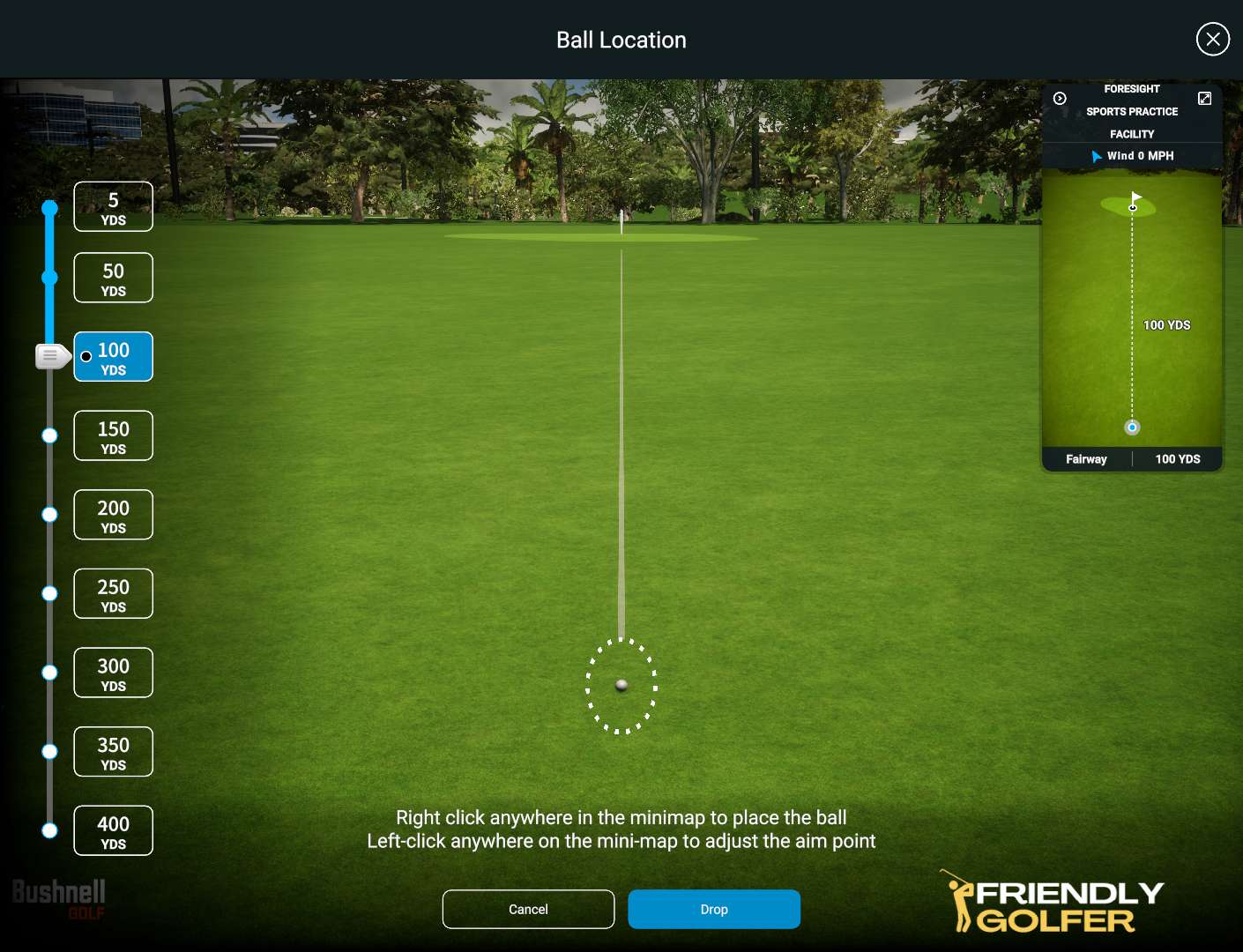Viewport: 1243px width, 952px height.
Task: Expand the minimap panel
Action: coord(1204,99)
